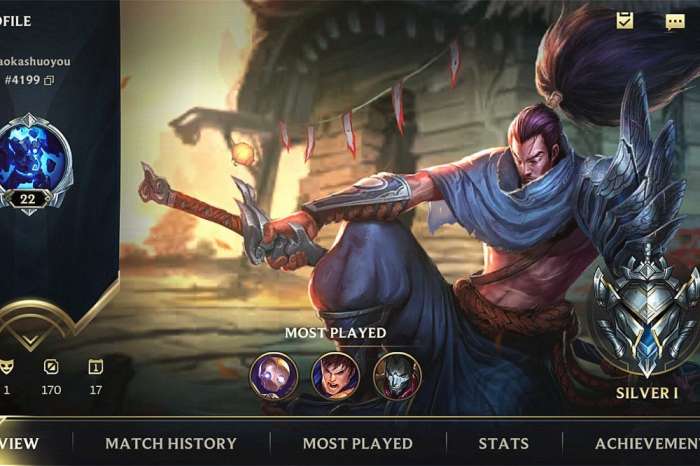Select the purple glowing-eyed champion portrait
The width and height of the screenshot is (700, 466).
[x=273, y=376]
